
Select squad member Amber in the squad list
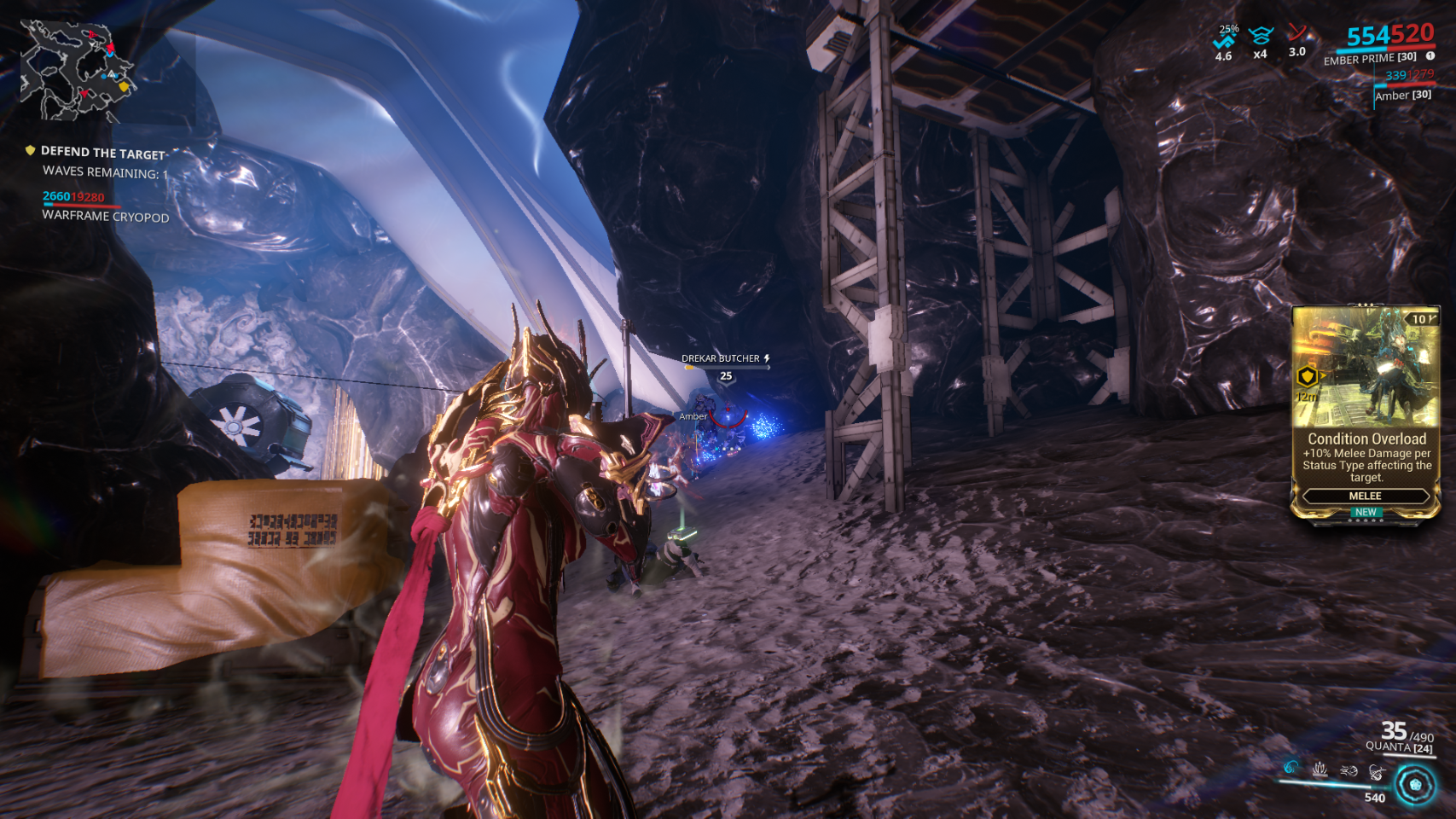point(1403,96)
